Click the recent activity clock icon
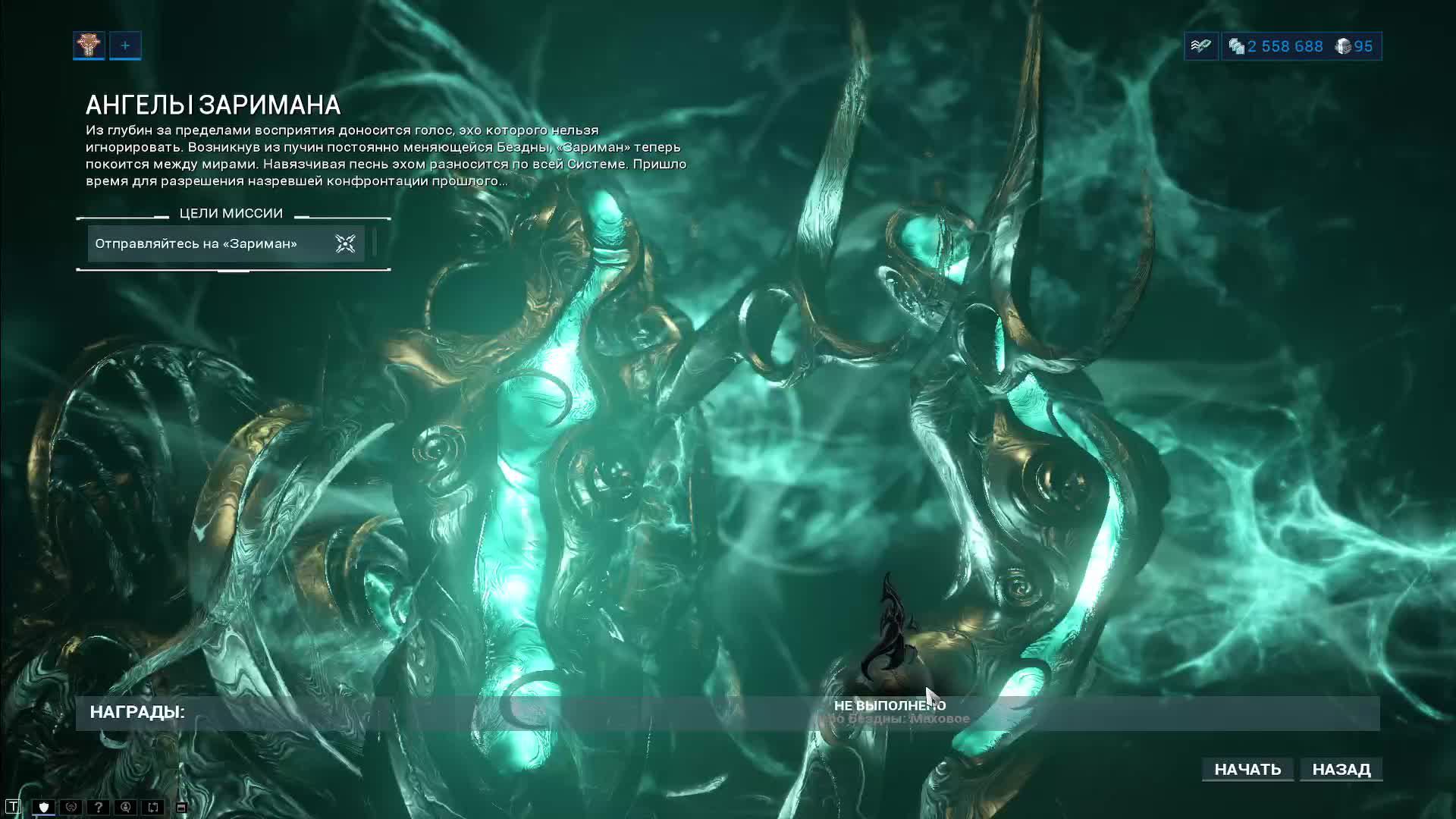The width and height of the screenshot is (1456, 819). (x=127, y=807)
